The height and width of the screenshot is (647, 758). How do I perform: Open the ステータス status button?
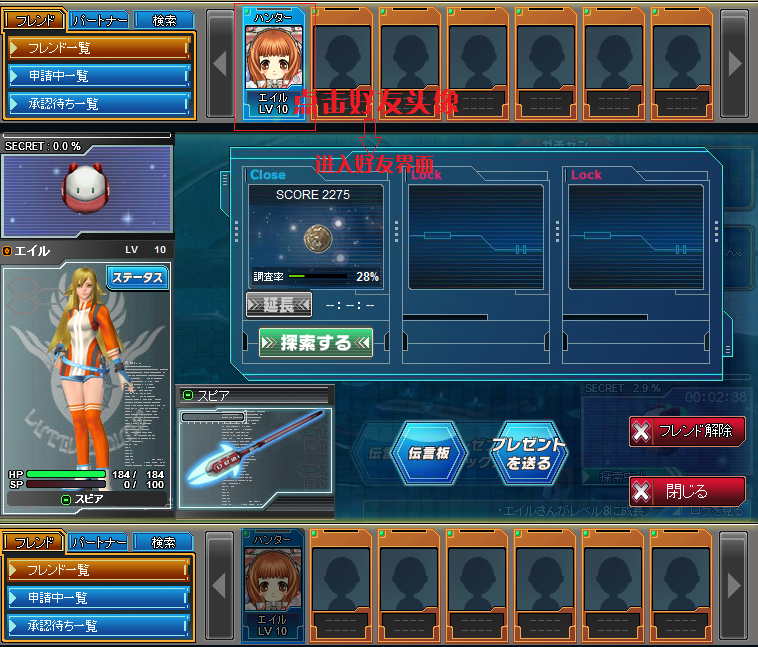coord(139,278)
